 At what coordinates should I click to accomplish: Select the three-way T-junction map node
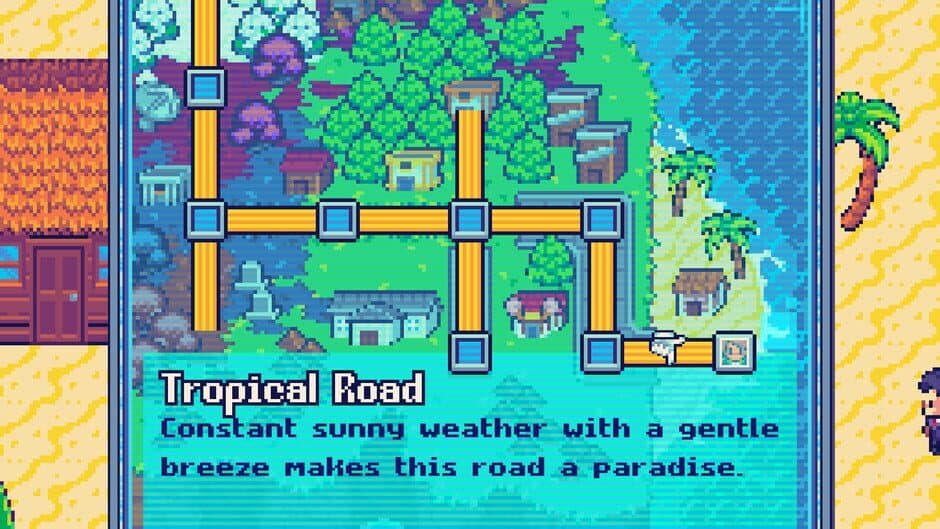click(206, 220)
